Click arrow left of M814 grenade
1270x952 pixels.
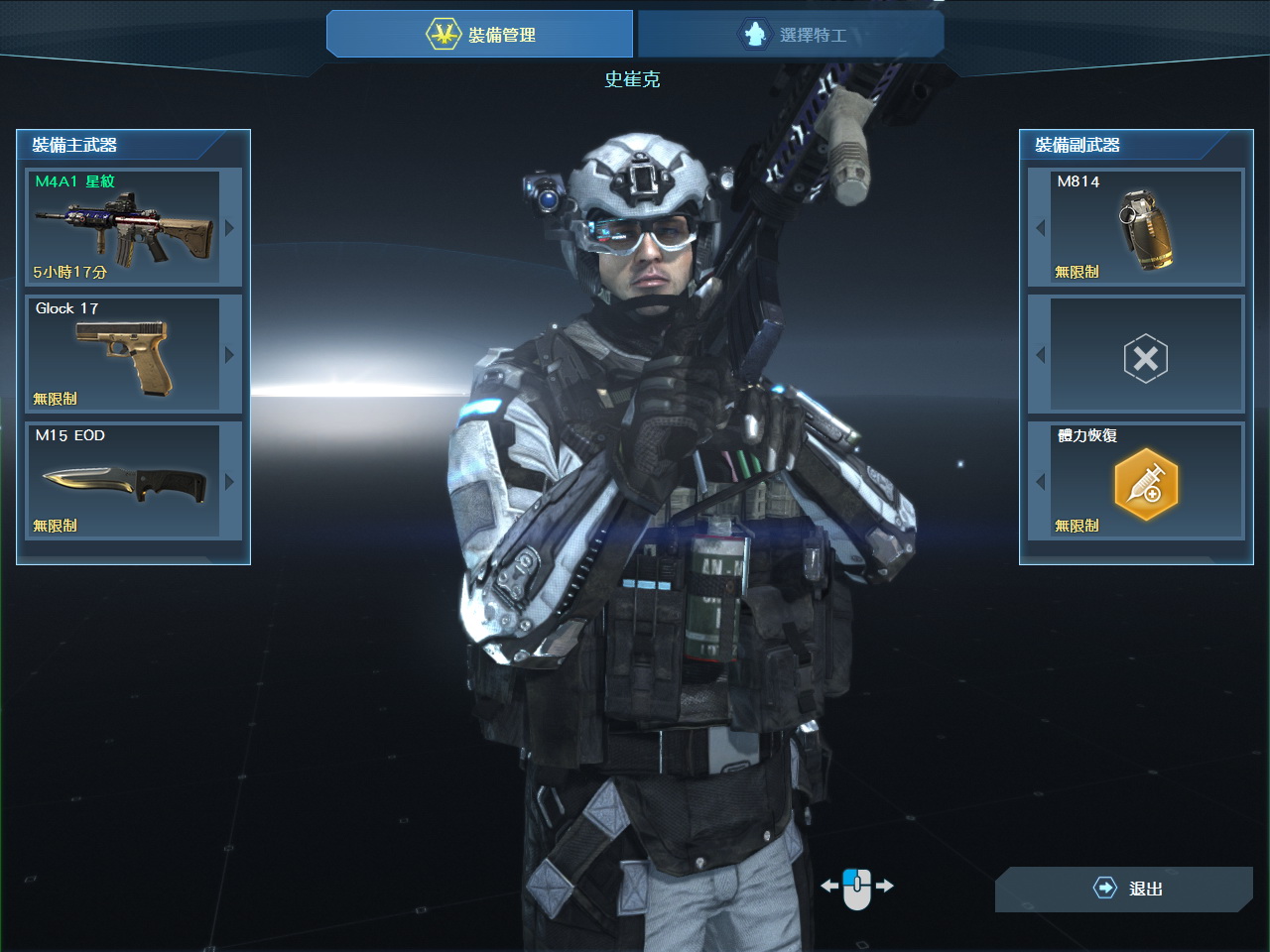[1040, 228]
